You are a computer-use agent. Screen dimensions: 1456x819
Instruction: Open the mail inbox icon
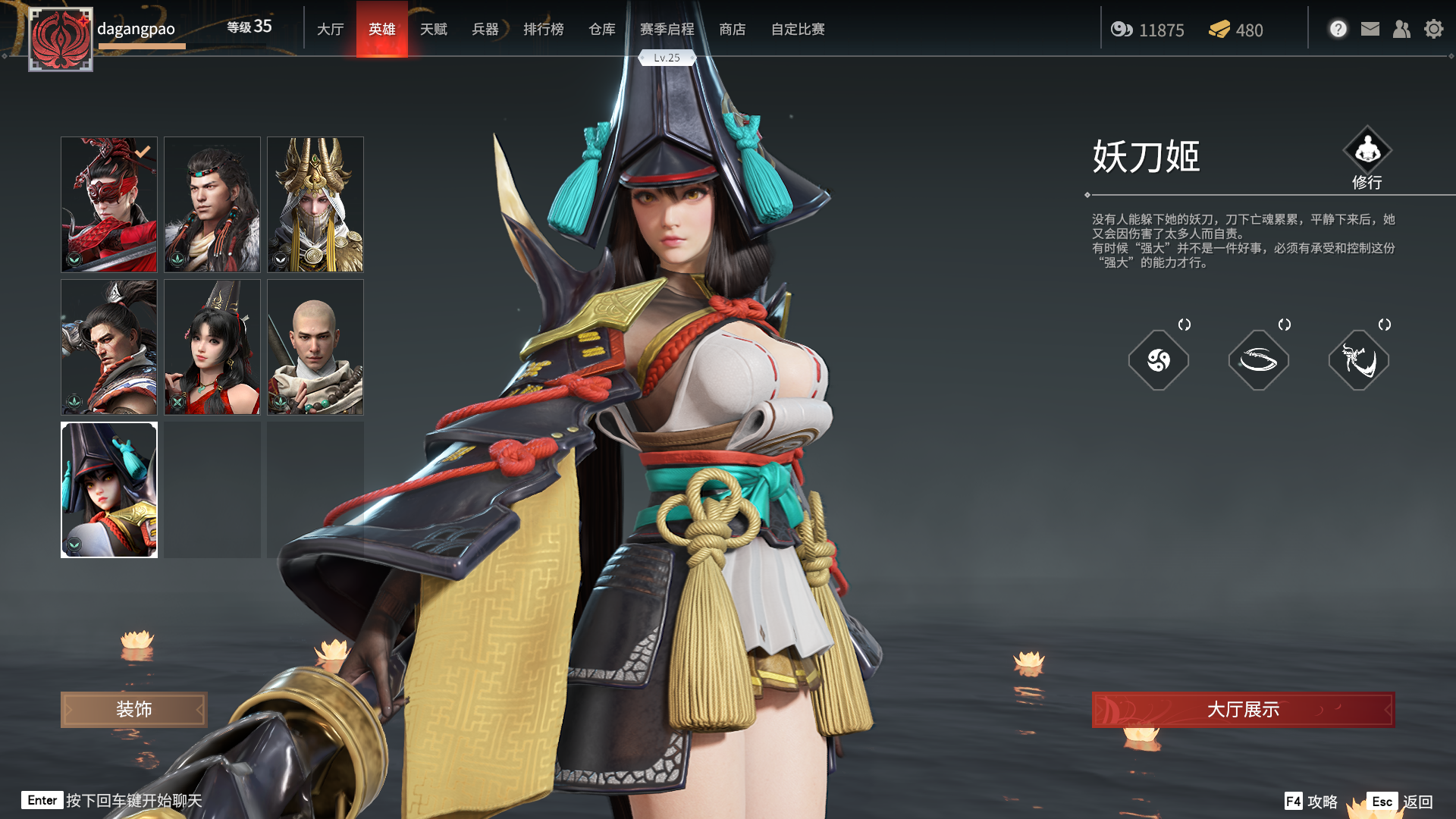click(x=1370, y=30)
